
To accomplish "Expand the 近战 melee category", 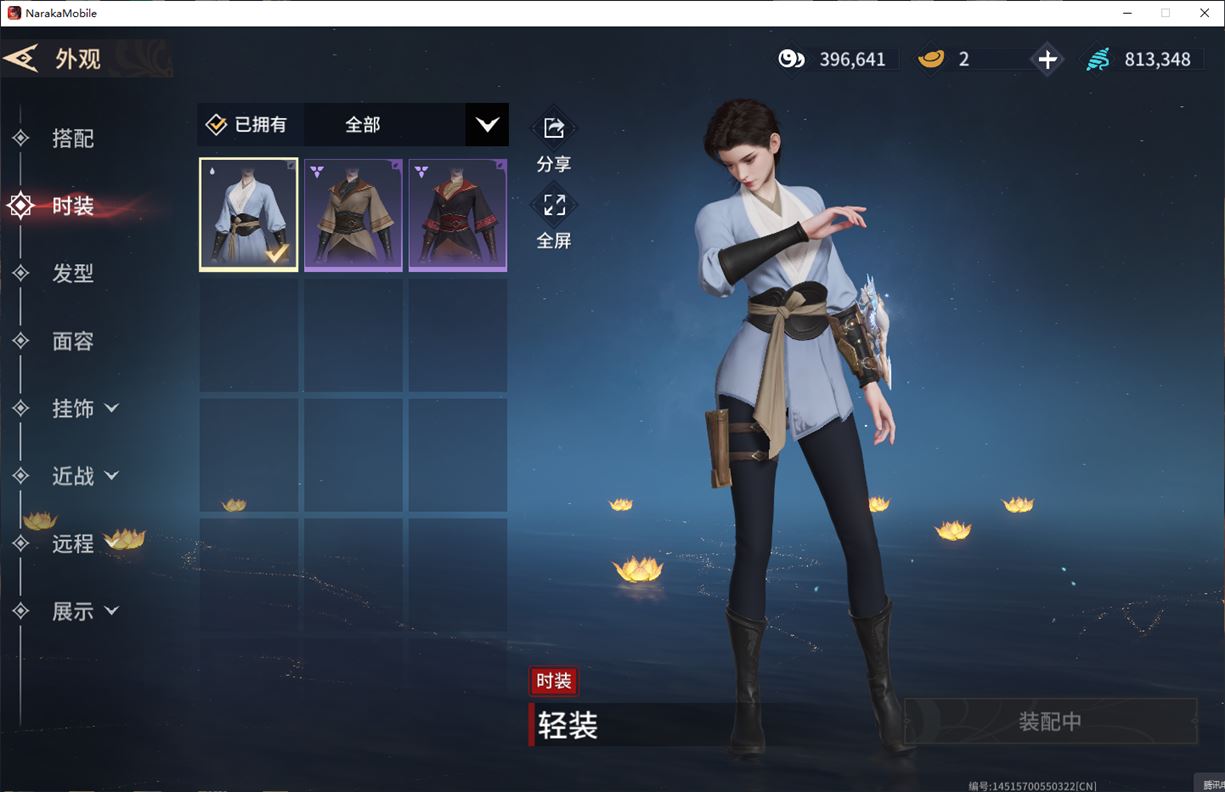I will click(x=84, y=476).
